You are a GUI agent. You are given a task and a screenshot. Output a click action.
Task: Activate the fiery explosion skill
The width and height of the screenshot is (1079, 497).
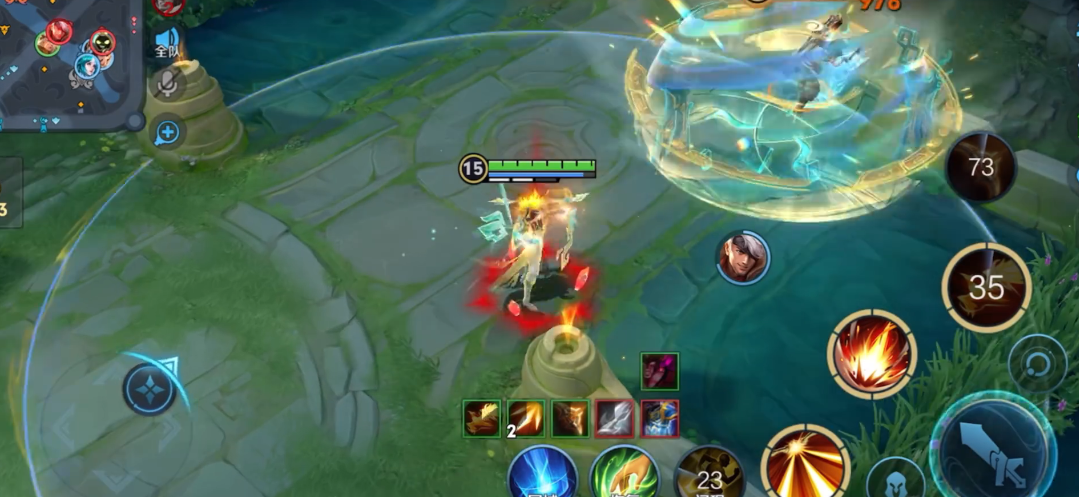872,353
